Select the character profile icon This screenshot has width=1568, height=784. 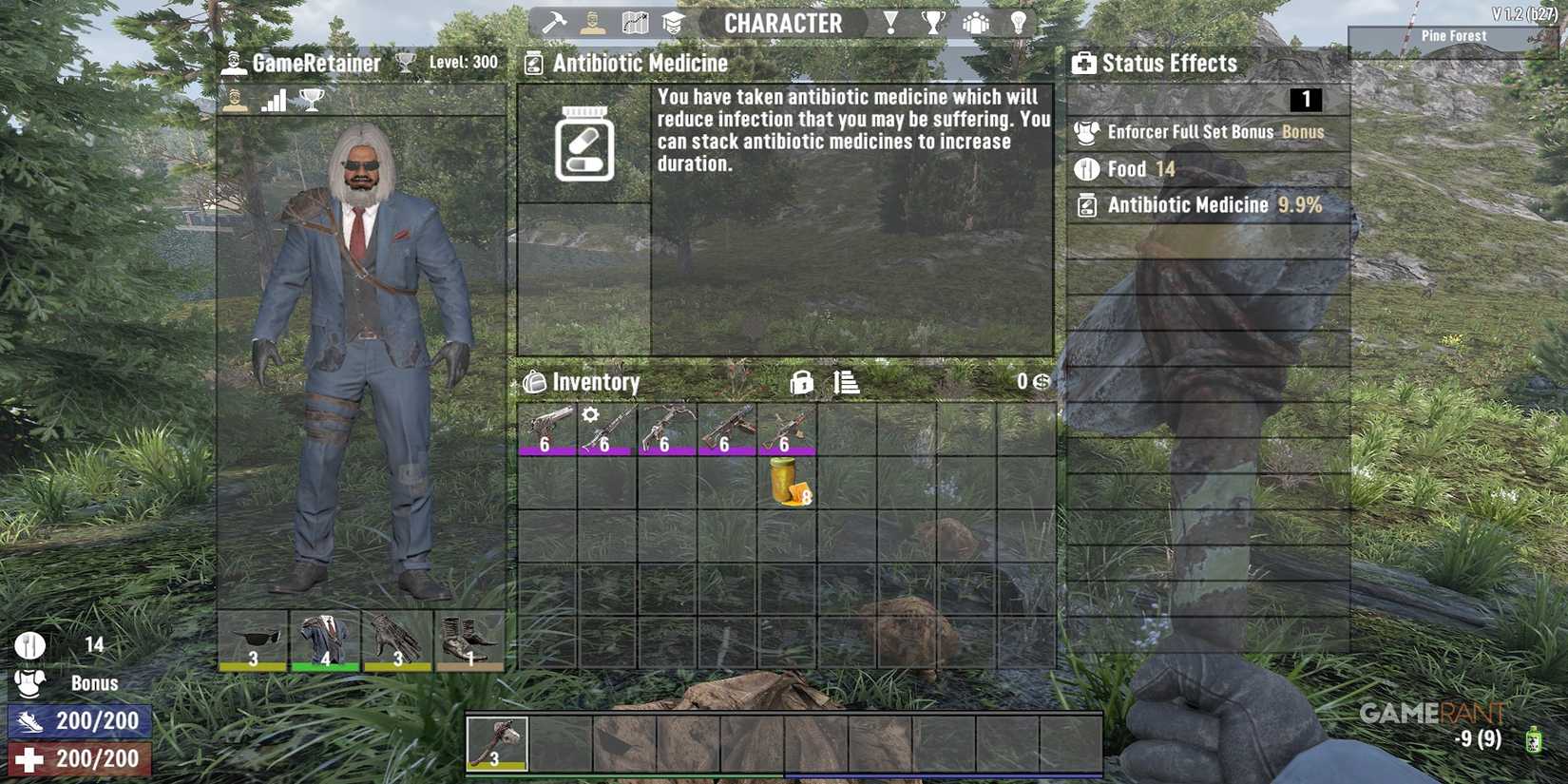pyautogui.click(x=592, y=22)
